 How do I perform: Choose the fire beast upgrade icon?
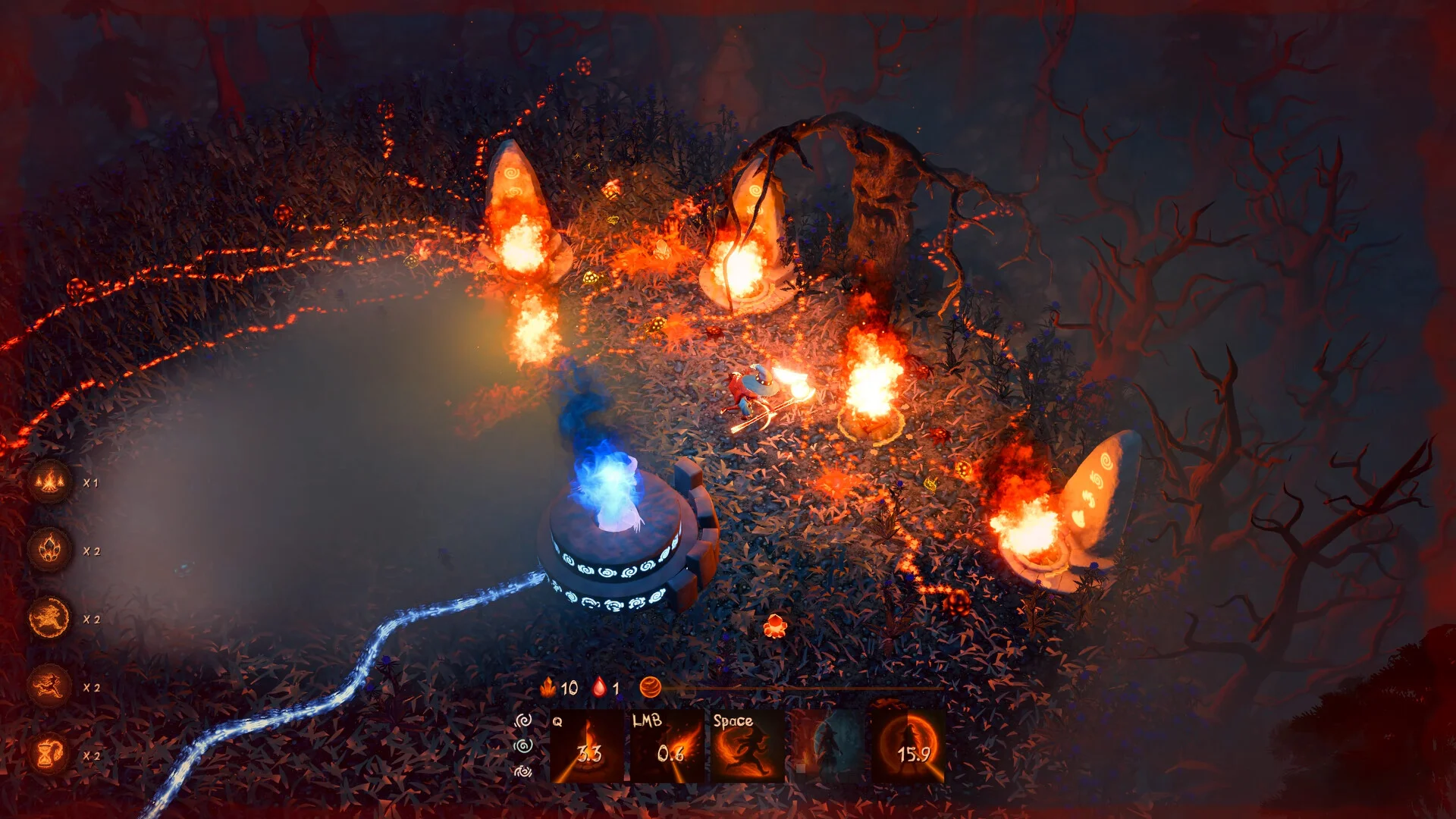click(50, 618)
